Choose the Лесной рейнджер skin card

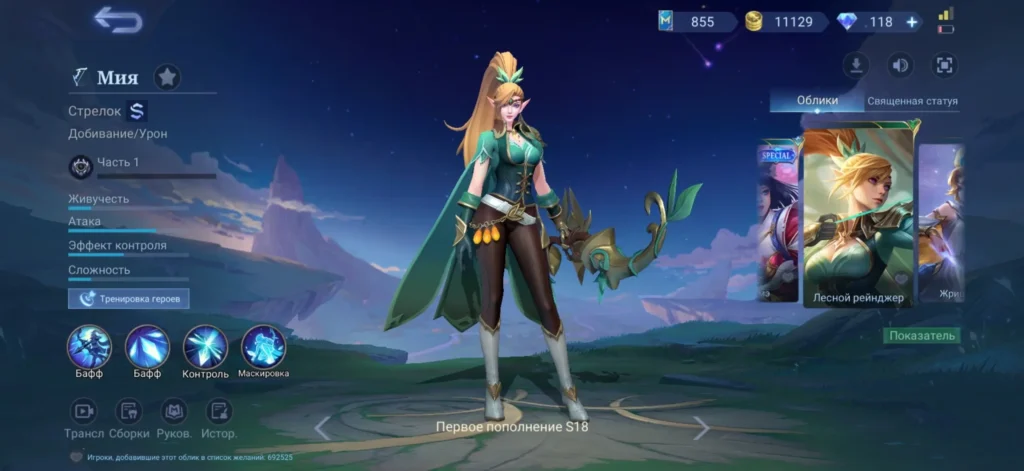pos(859,215)
